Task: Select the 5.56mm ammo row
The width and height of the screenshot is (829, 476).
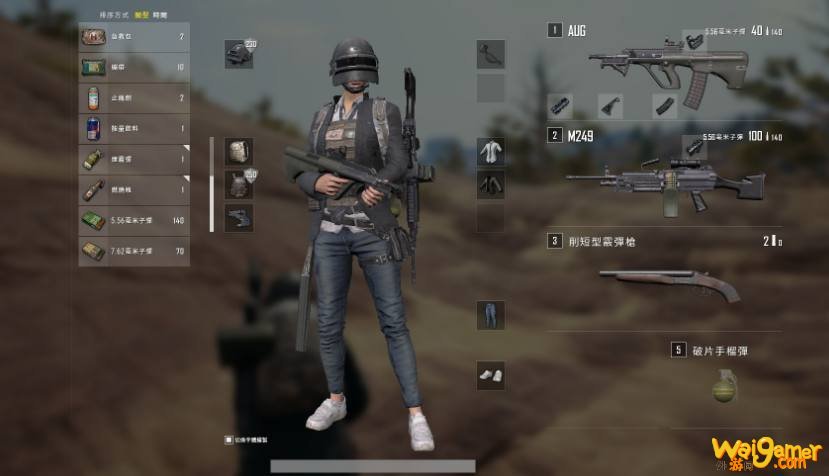Action: (133, 220)
